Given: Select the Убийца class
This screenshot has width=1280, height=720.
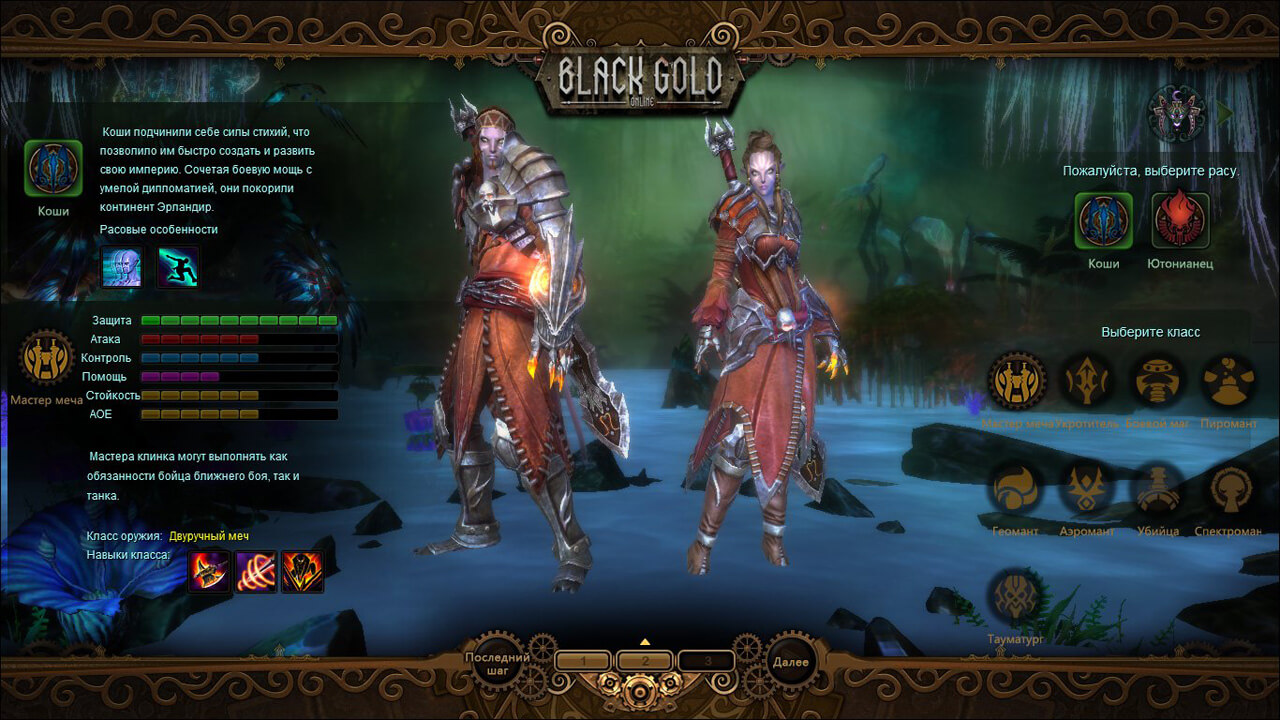Looking at the screenshot, I should click(1158, 489).
